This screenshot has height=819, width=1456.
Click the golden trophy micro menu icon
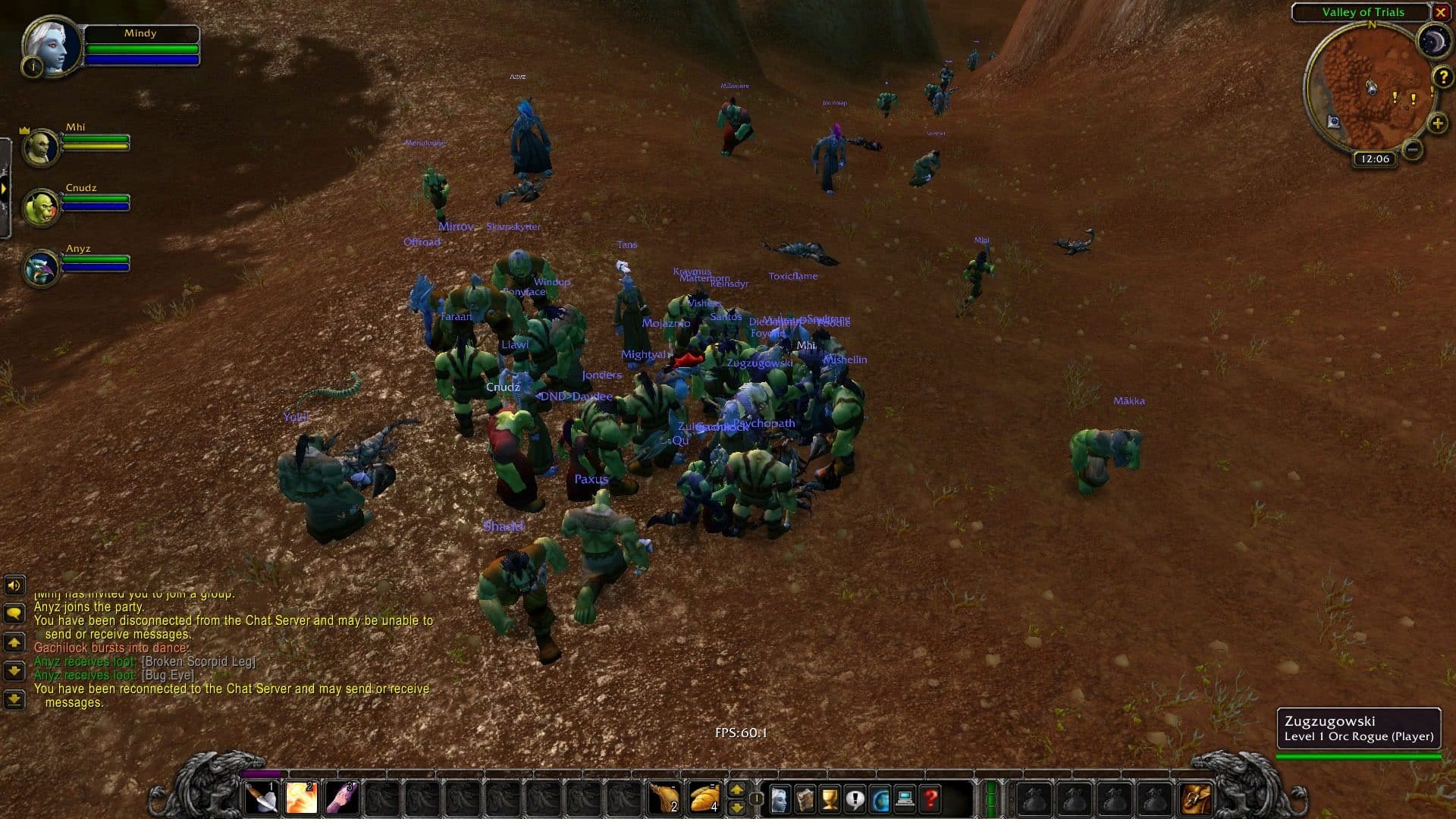[830, 798]
